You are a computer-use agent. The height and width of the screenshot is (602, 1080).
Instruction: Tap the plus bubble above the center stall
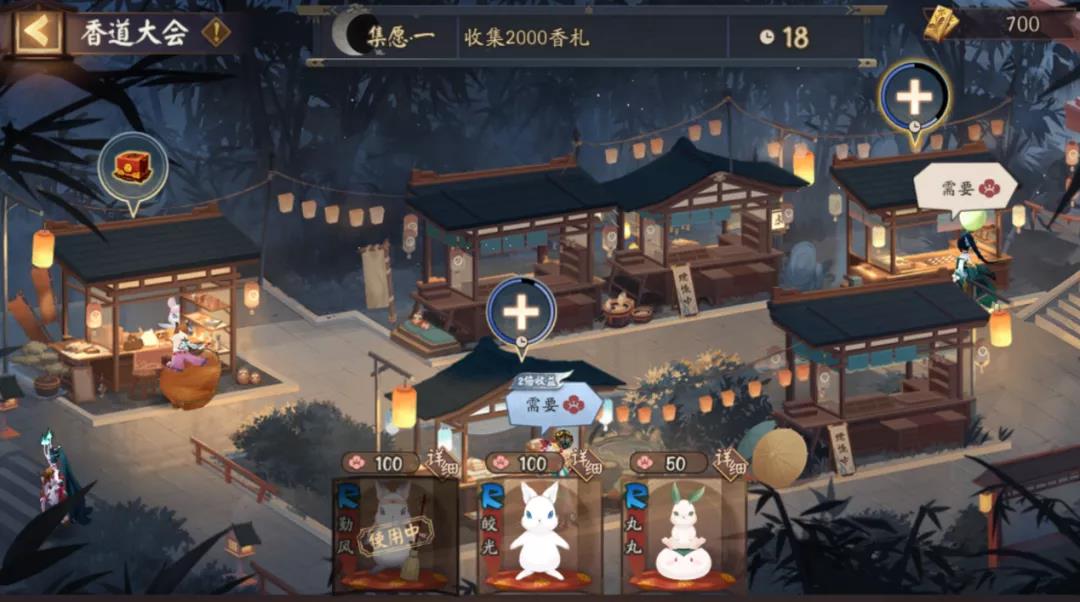pyautogui.click(x=521, y=312)
